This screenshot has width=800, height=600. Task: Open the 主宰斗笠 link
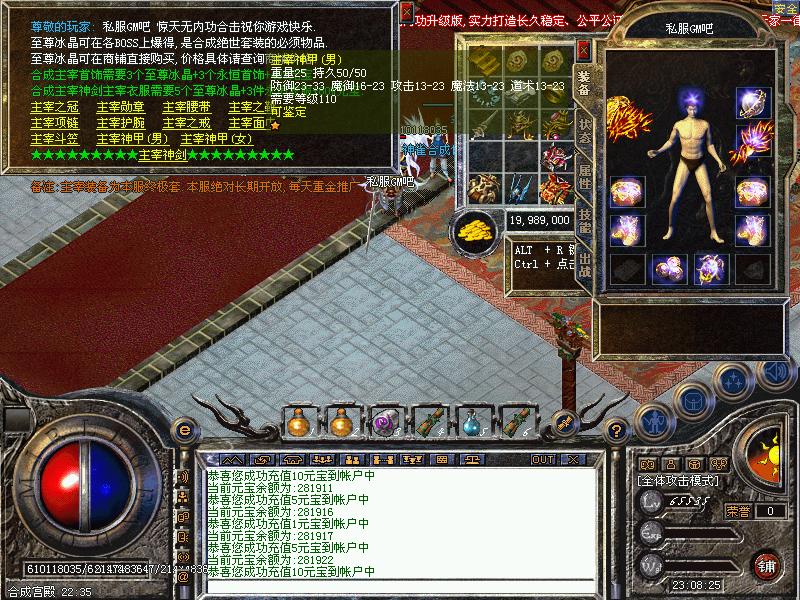click(x=55, y=139)
